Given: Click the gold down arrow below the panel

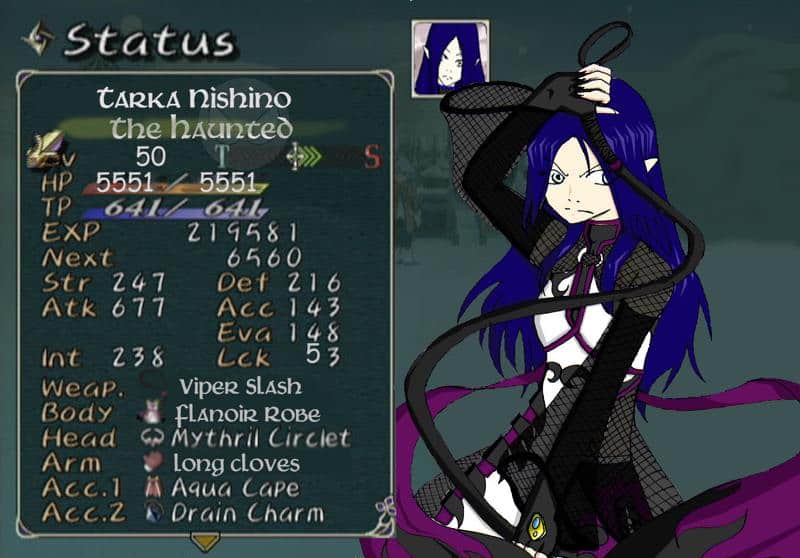Looking at the screenshot, I should click(205, 542).
